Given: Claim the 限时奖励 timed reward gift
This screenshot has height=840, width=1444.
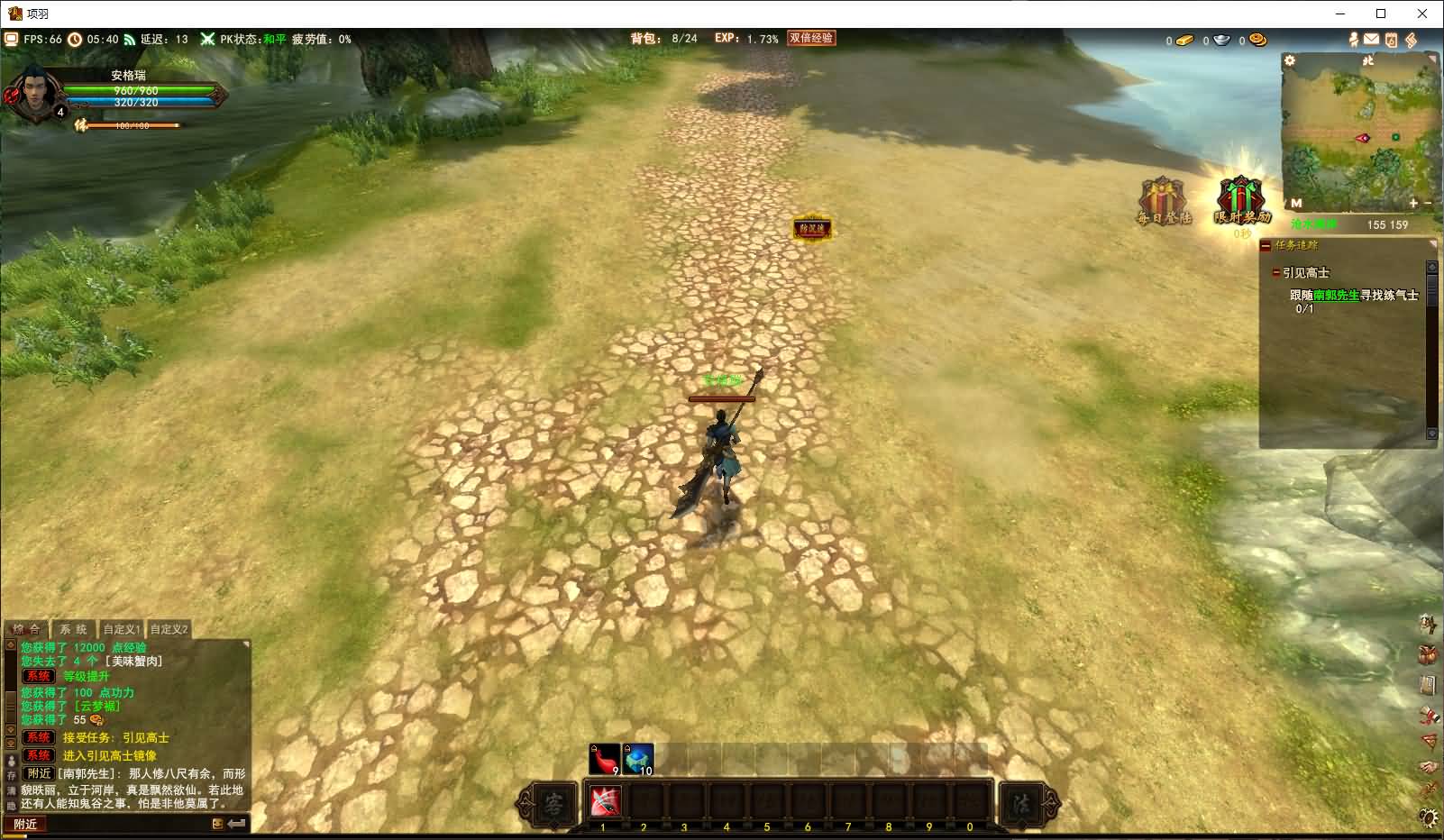Looking at the screenshot, I should pyautogui.click(x=1241, y=201).
